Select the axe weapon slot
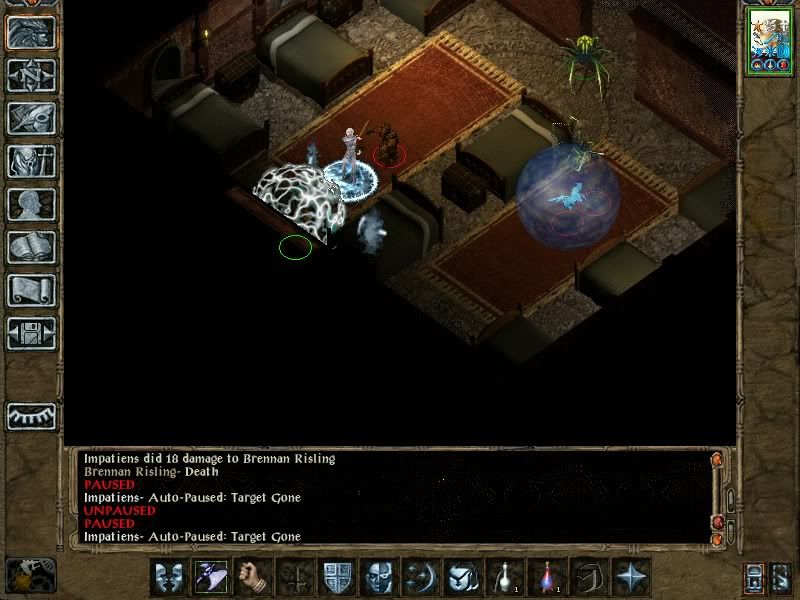Image resolution: width=800 pixels, height=600 pixels. 210,577
